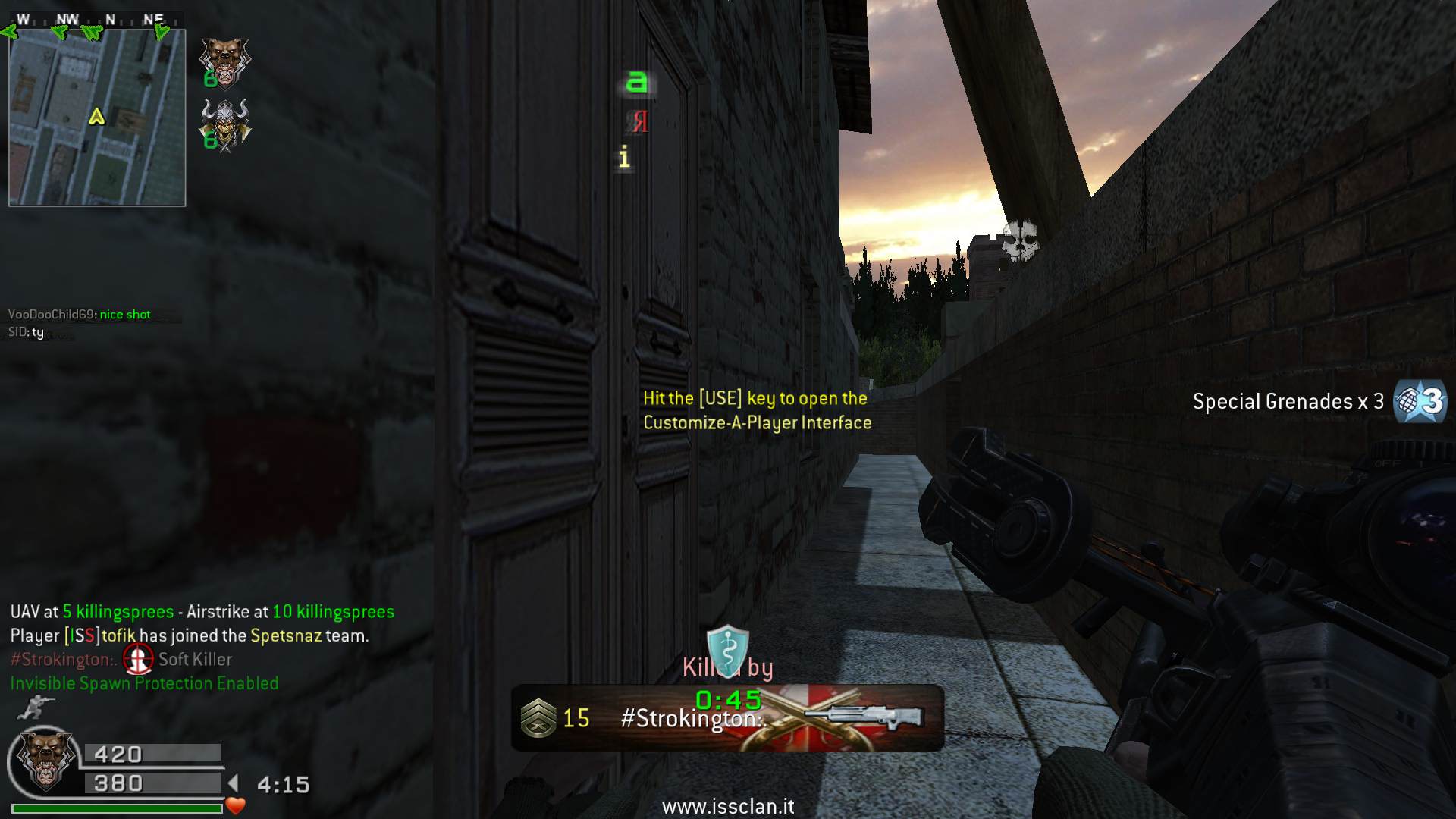The width and height of the screenshot is (1456, 819).
Task: Click the headshot icon in the kill feed
Action: tap(138, 659)
